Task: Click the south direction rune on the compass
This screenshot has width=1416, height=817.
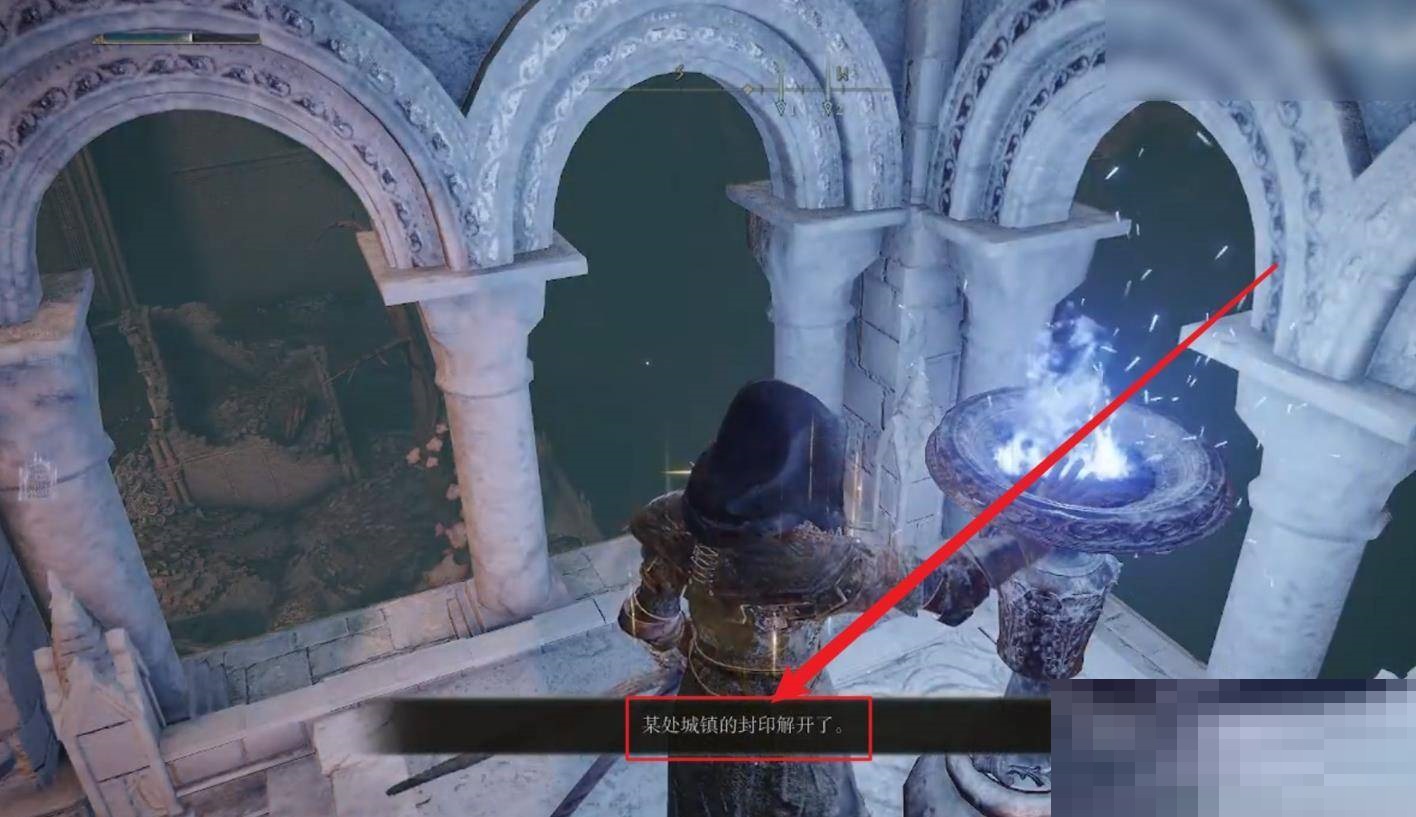Action: point(679,70)
